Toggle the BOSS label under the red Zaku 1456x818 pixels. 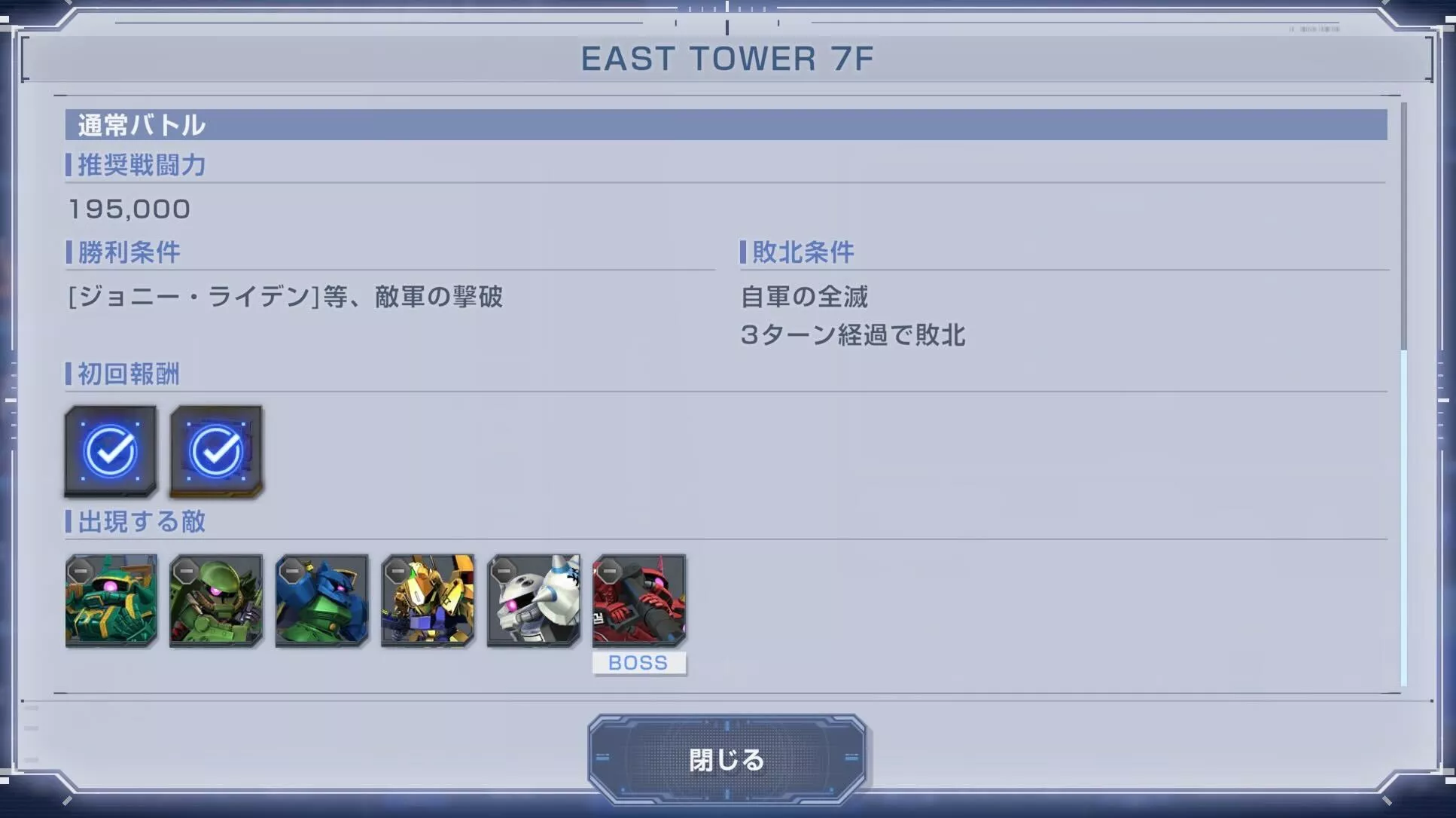tap(639, 663)
